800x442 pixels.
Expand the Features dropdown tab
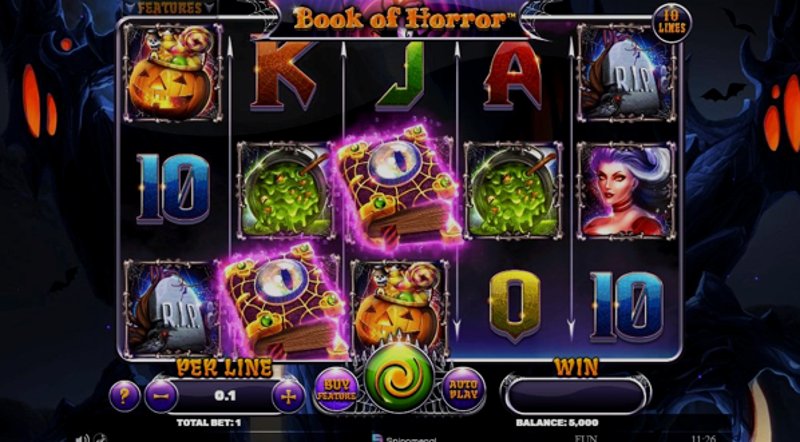click(168, 8)
